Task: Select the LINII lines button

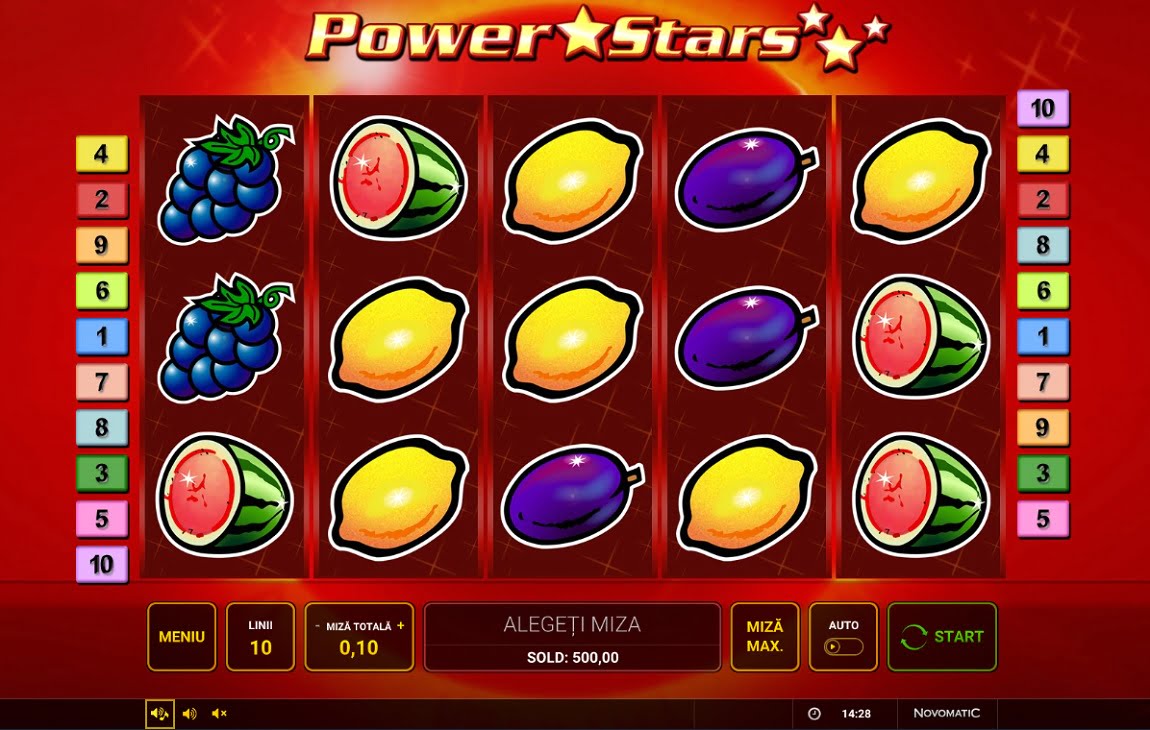Action: (260, 637)
